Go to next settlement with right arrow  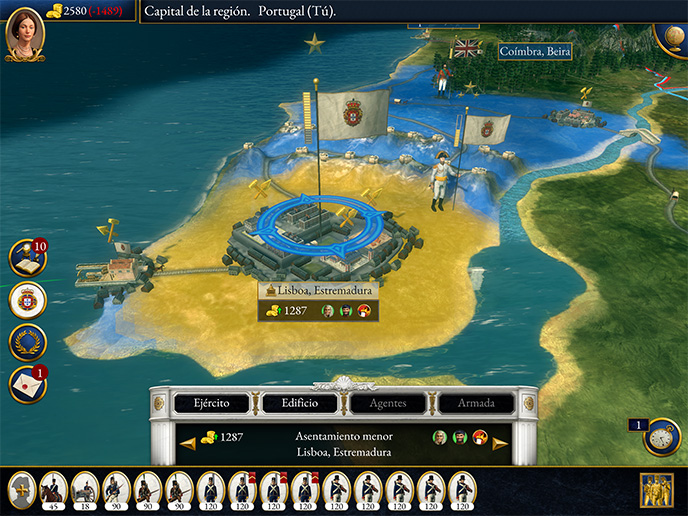[x=500, y=443]
